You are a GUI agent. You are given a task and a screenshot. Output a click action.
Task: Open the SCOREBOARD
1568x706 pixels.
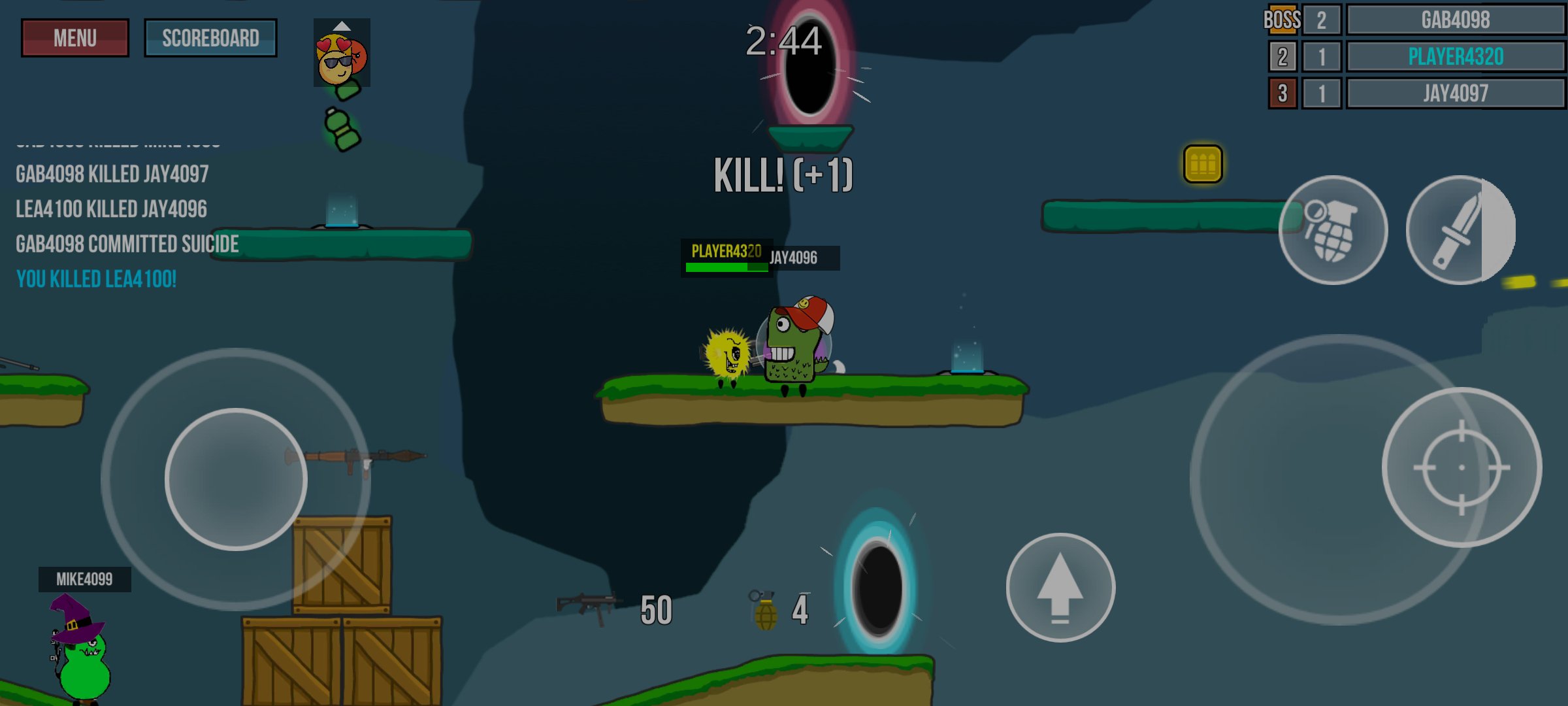pos(210,38)
